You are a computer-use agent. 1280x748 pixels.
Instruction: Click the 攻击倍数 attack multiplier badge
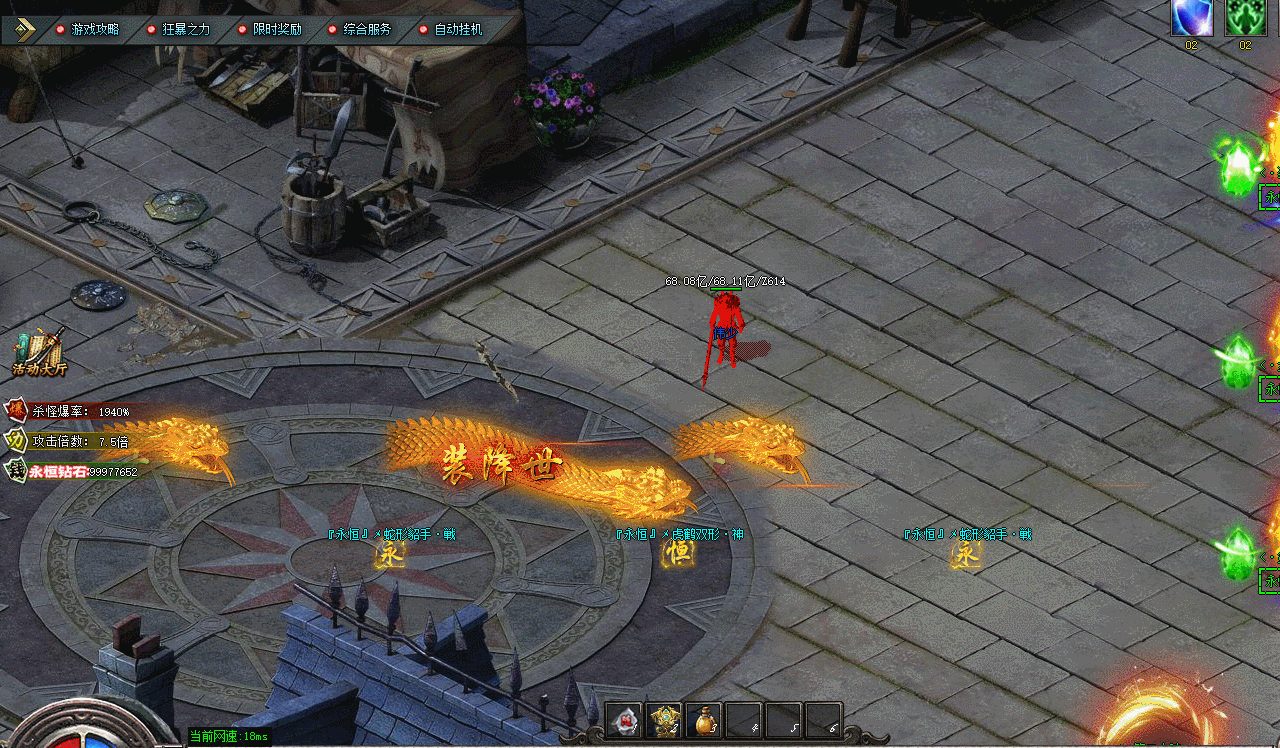pyautogui.click(x=17, y=440)
